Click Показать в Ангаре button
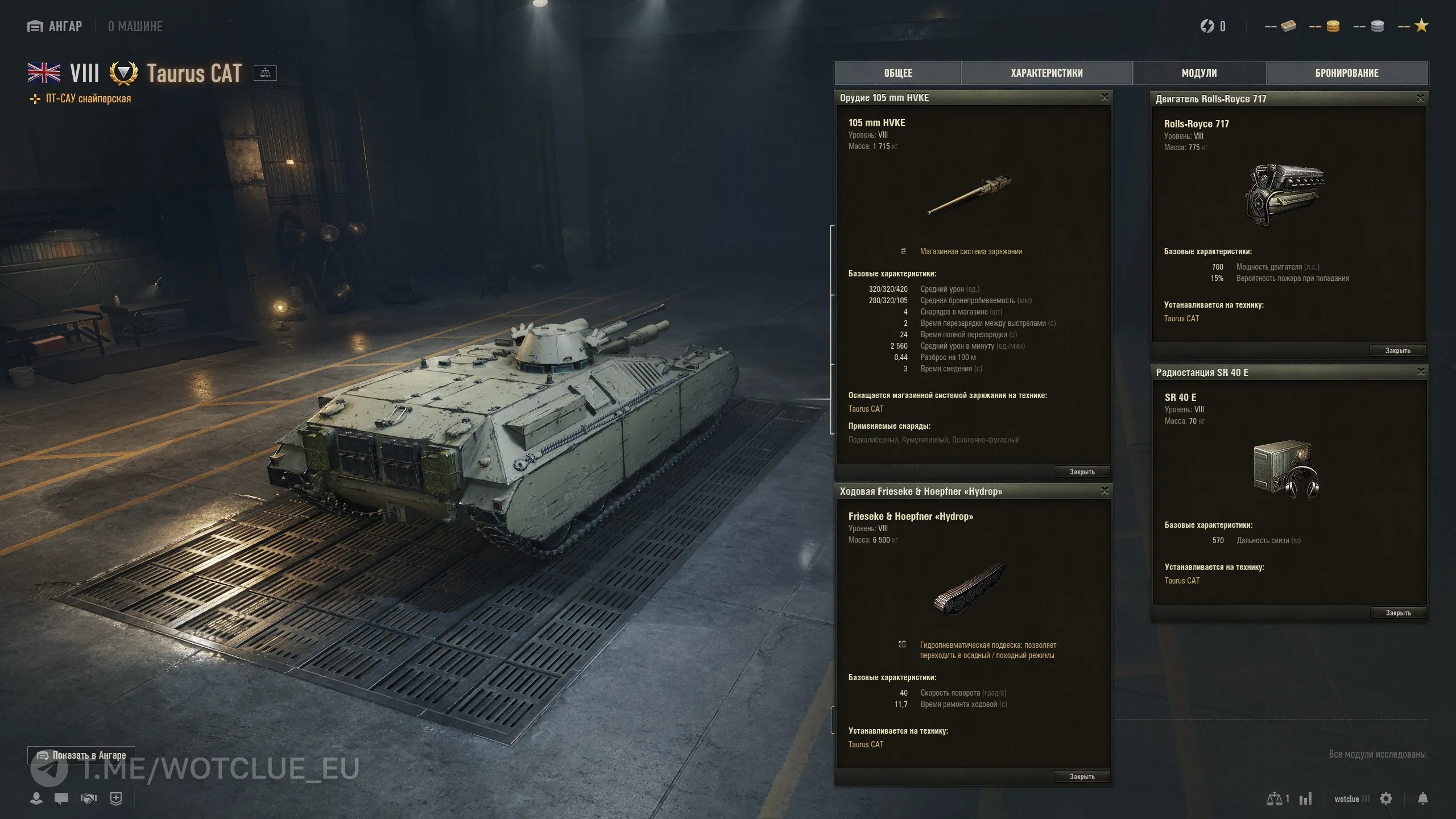 pos(81,755)
